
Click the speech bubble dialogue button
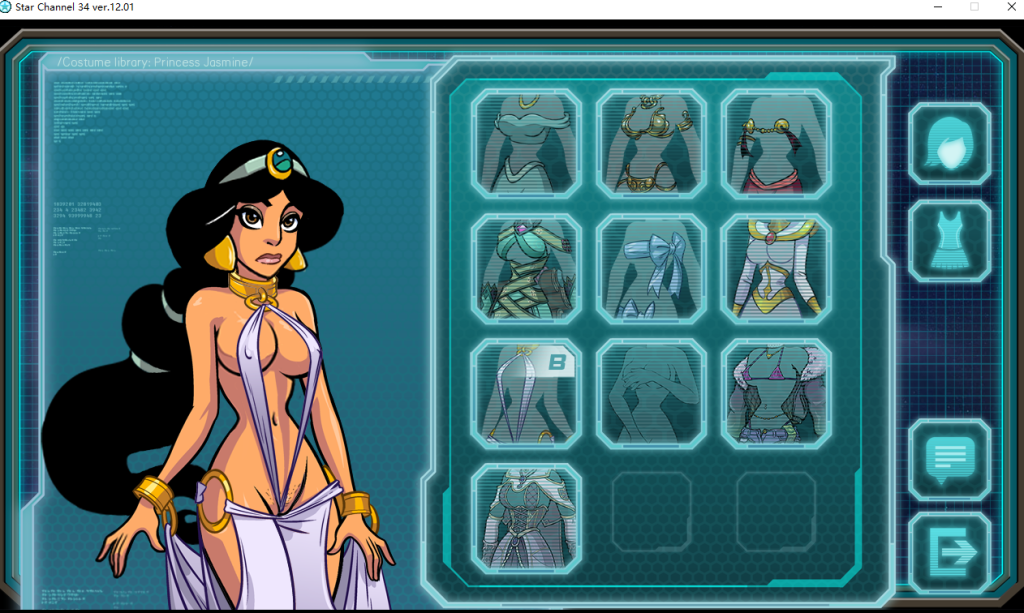[949, 459]
